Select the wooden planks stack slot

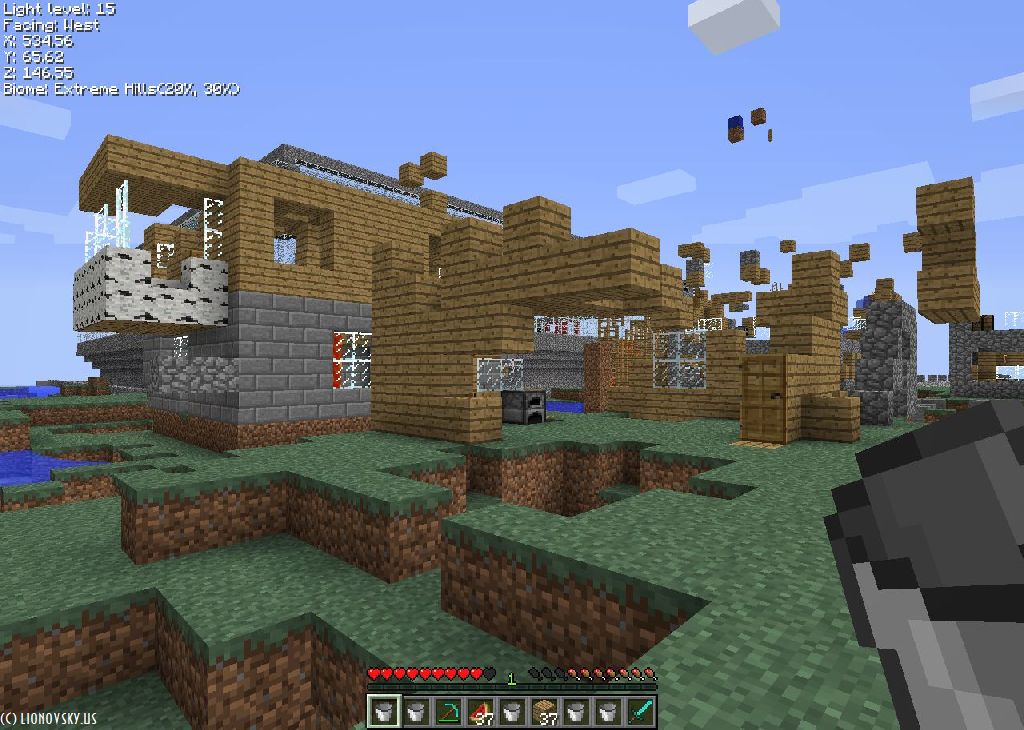coord(544,711)
